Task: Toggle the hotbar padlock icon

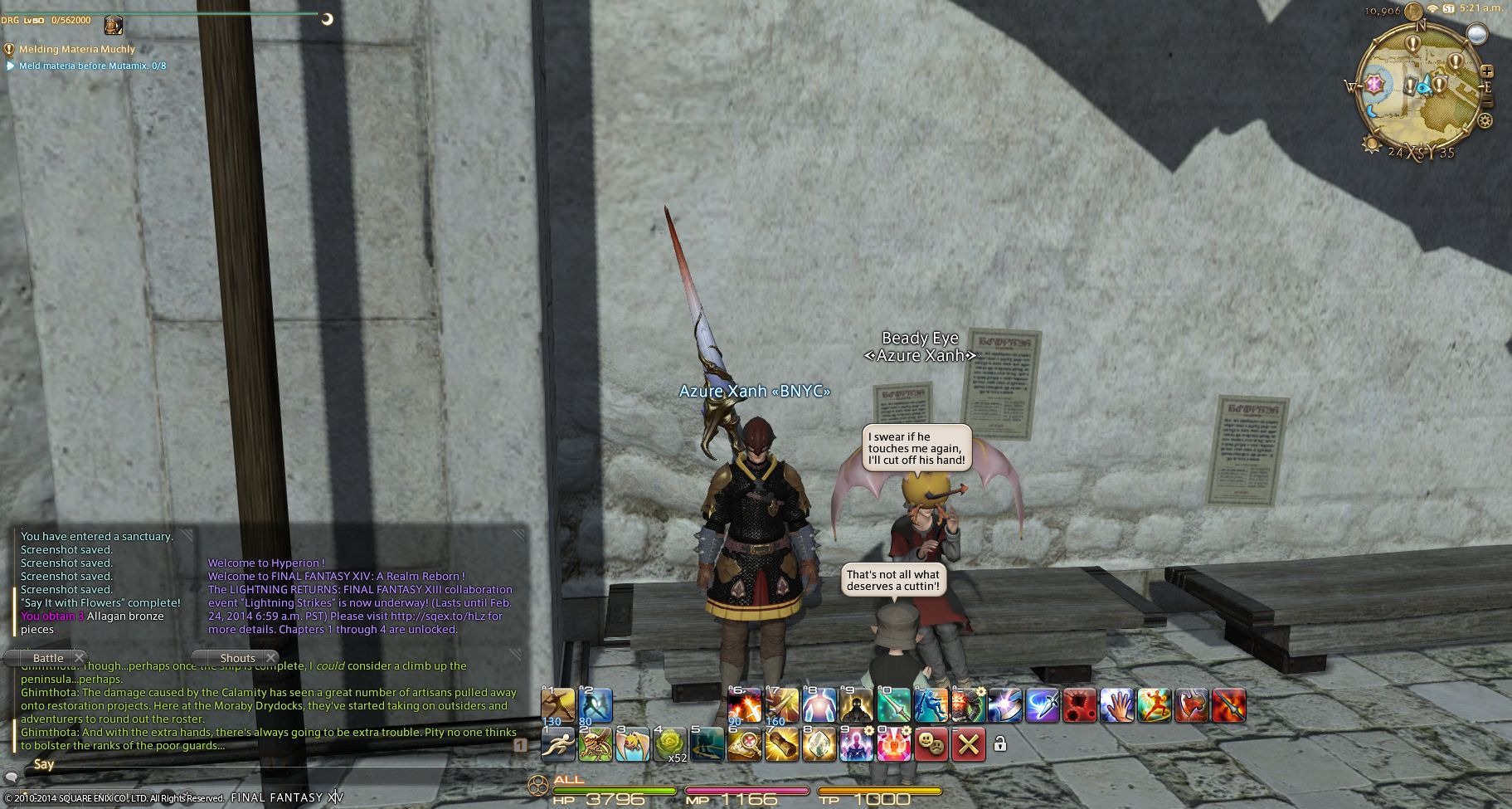Action: [1000, 744]
